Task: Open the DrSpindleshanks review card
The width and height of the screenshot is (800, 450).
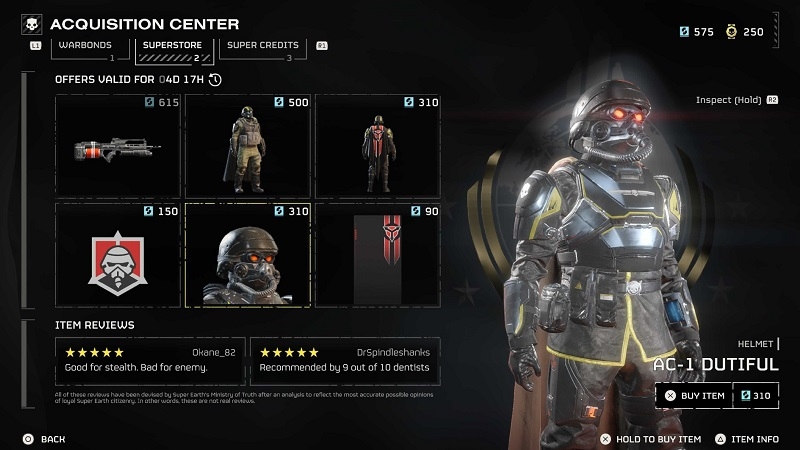Action: 344,360
